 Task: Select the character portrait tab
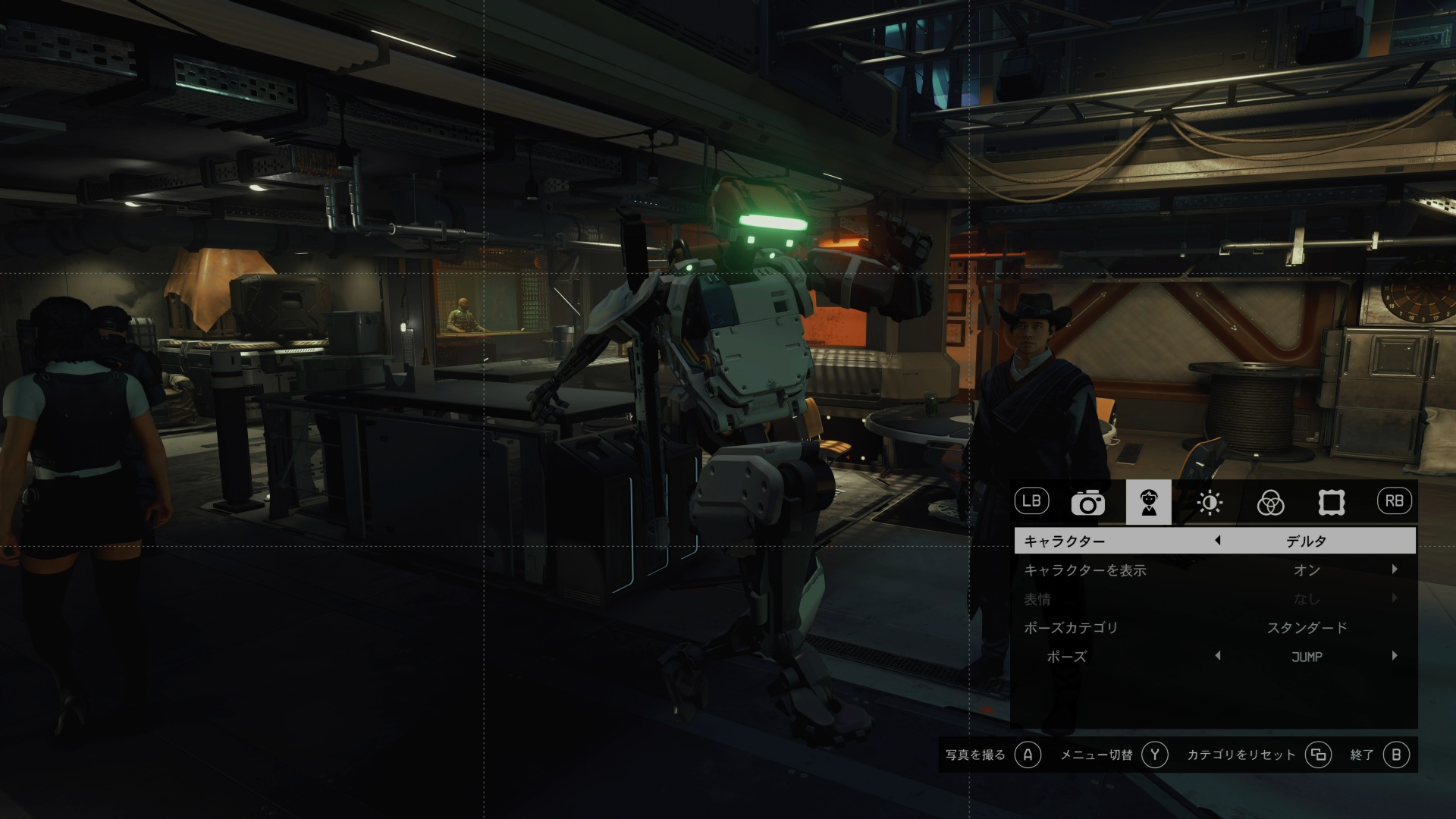point(1148,503)
